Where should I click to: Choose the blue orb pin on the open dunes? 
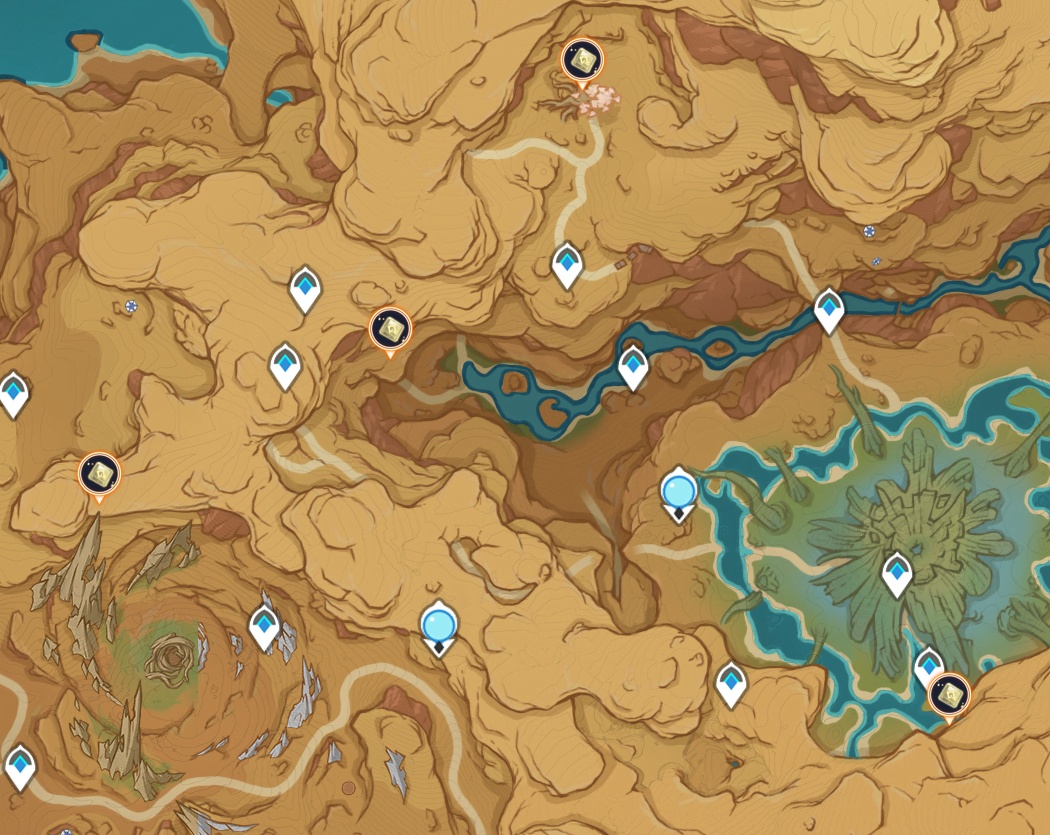pos(438,626)
